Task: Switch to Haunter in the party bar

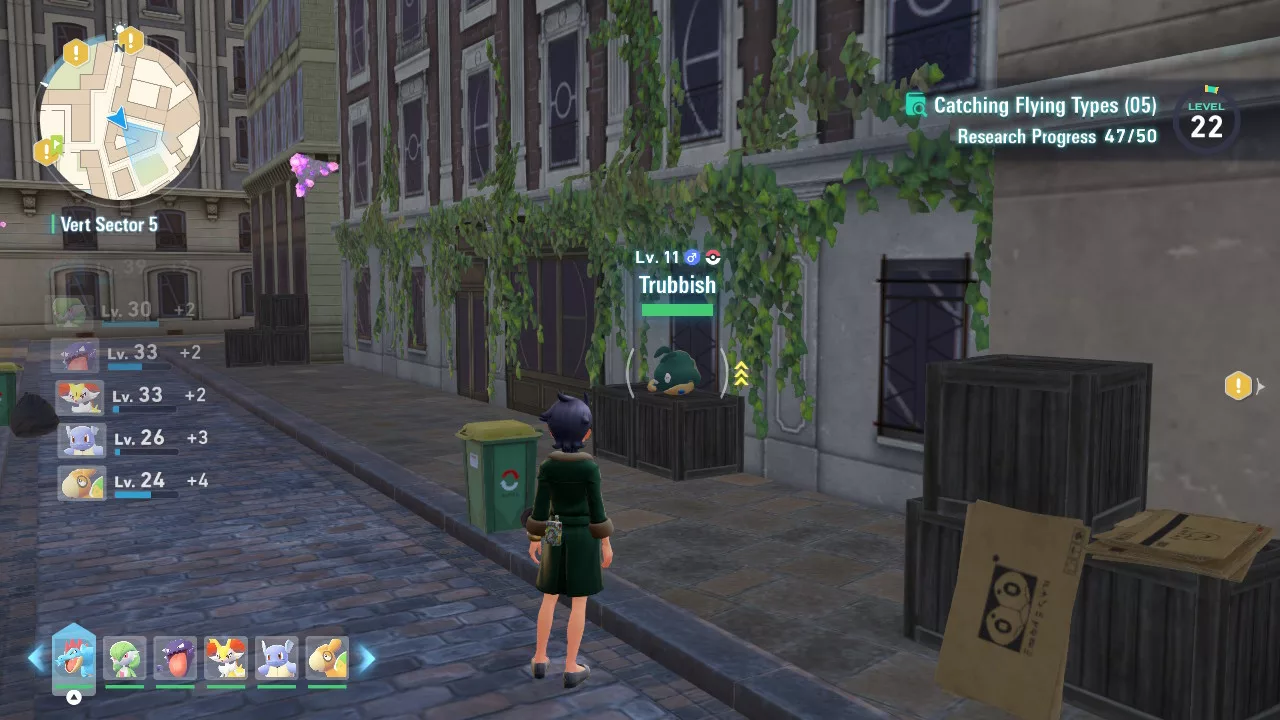Action: [175, 658]
